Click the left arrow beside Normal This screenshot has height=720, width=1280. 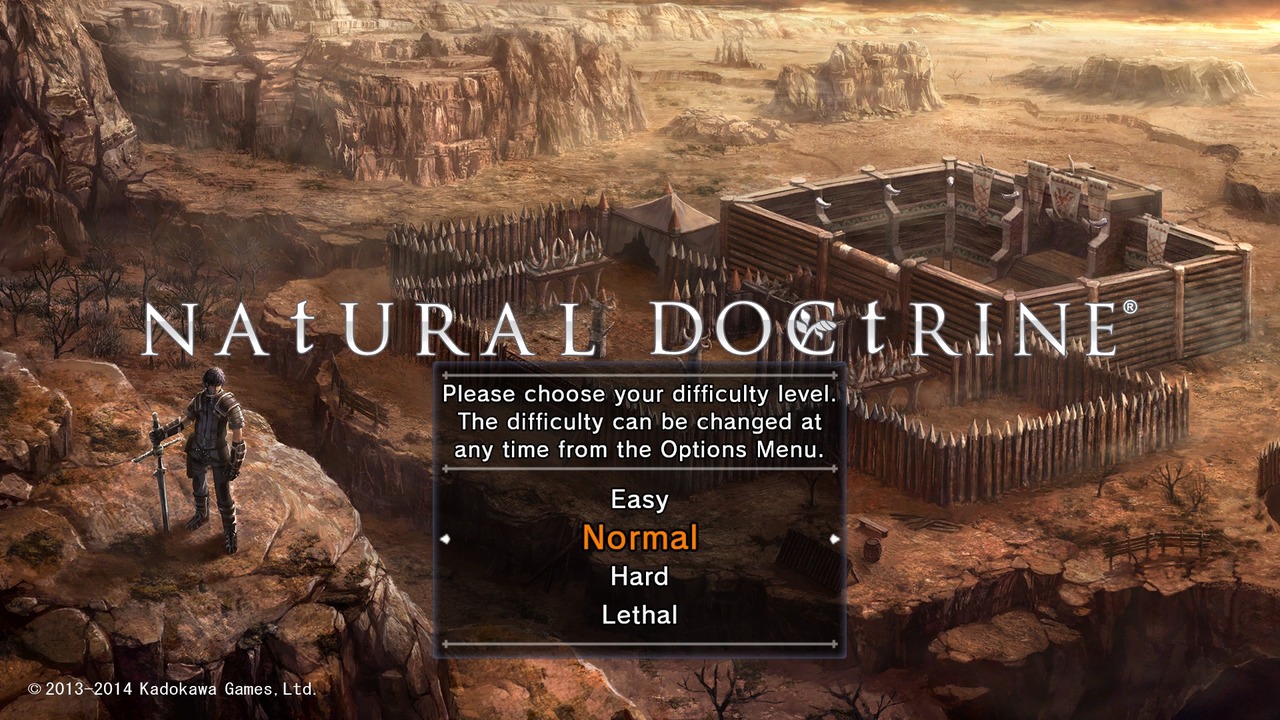[447, 538]
